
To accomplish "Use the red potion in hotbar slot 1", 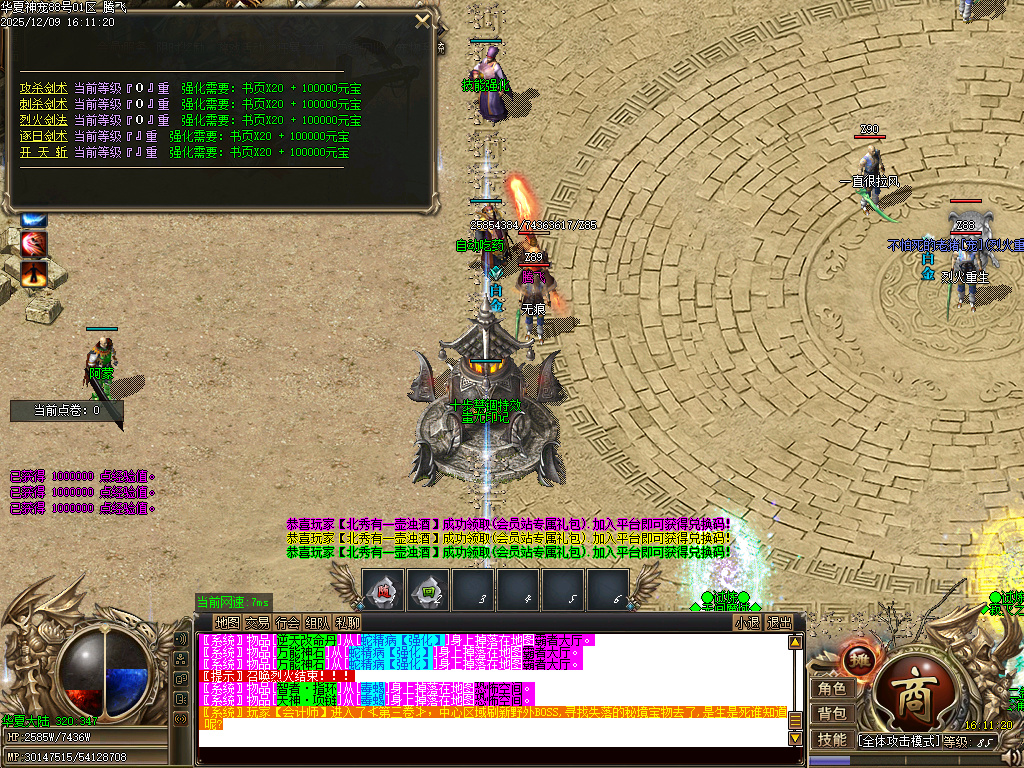I will point(383,589).
